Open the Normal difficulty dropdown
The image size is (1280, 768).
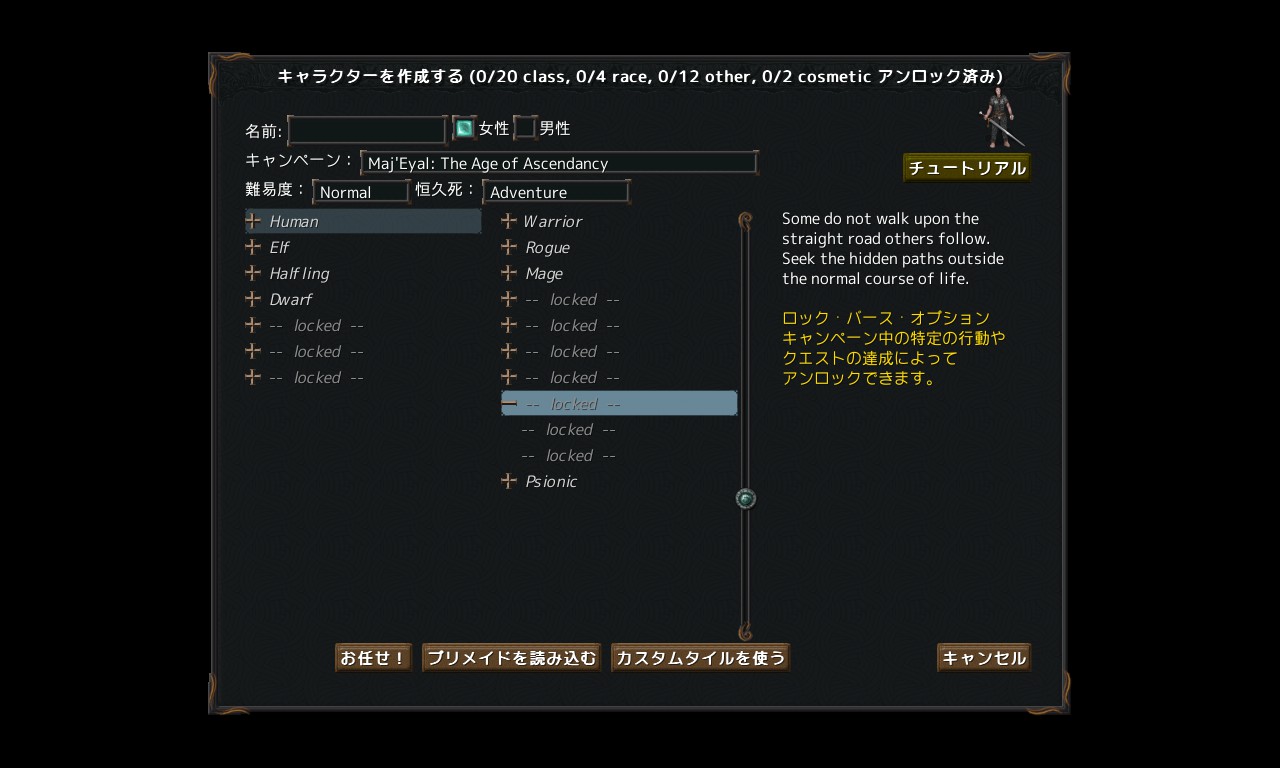pos(360,191)
